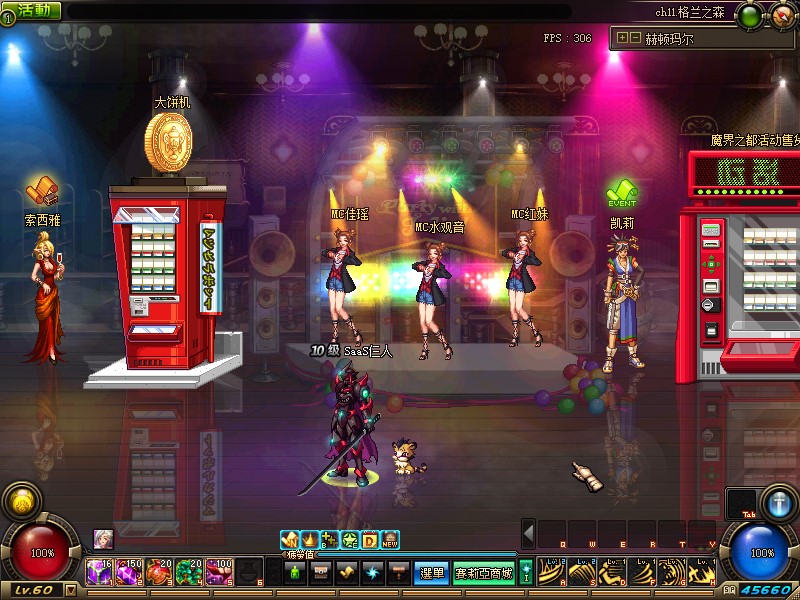Click the sword orb above the mana globe

click(778, 503)
